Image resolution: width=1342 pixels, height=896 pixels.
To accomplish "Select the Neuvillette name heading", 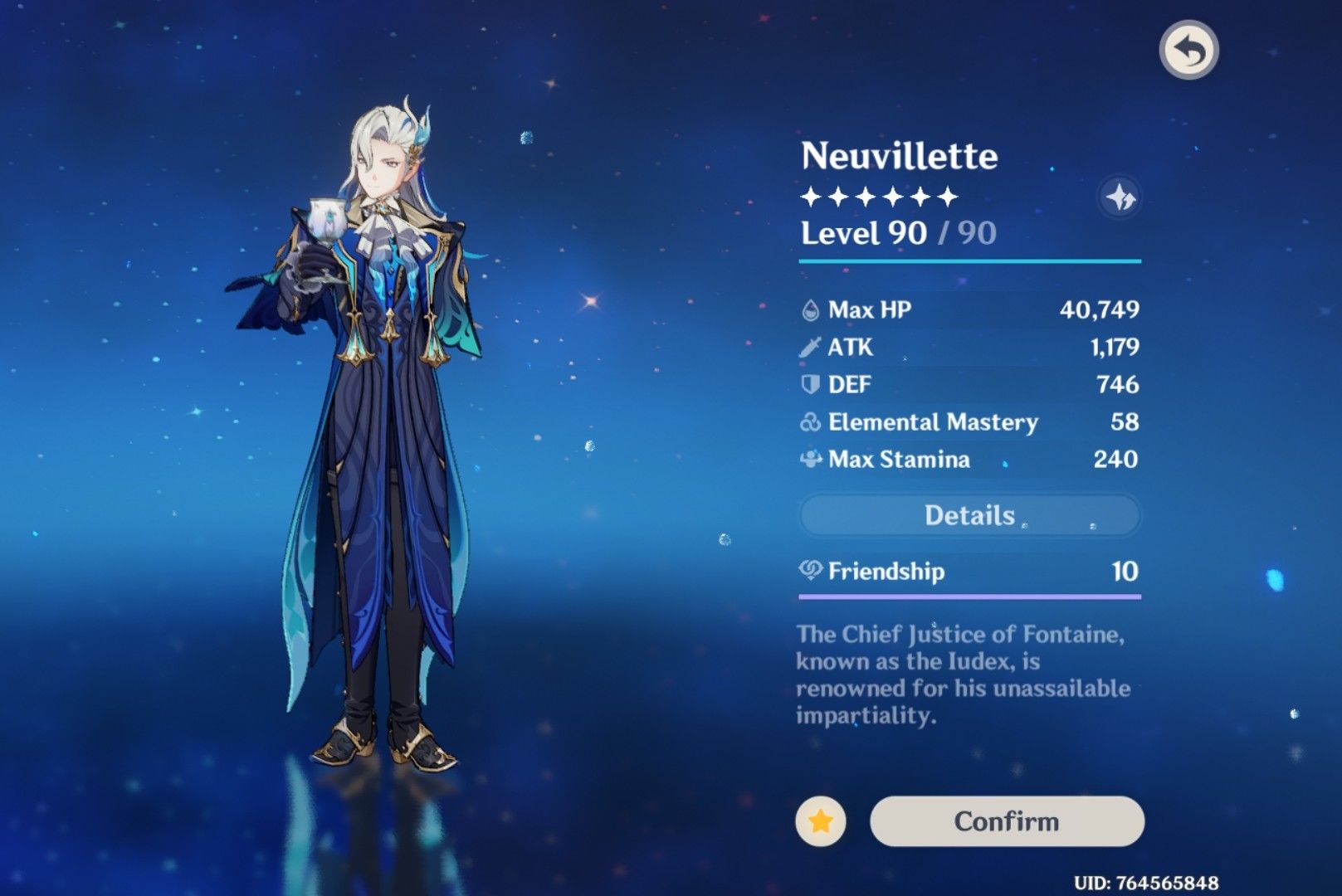I will tap(899, 154).
